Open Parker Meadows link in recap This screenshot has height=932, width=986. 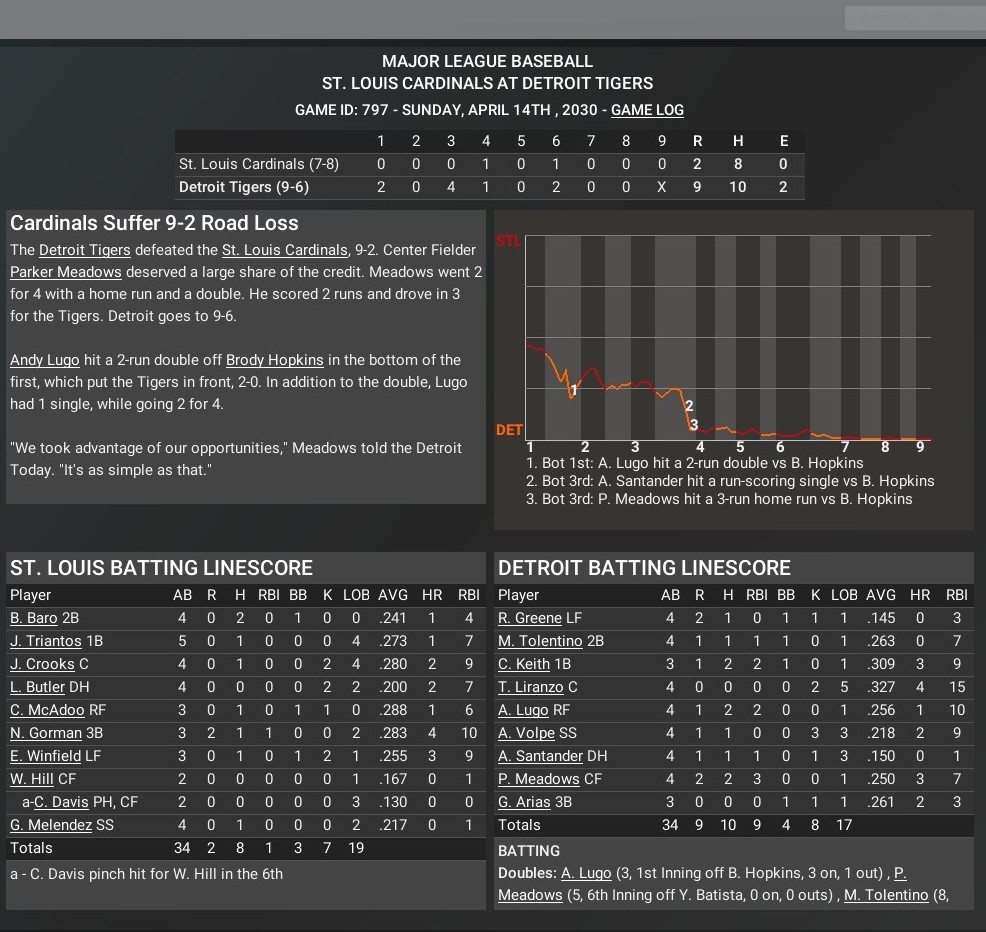66,272
